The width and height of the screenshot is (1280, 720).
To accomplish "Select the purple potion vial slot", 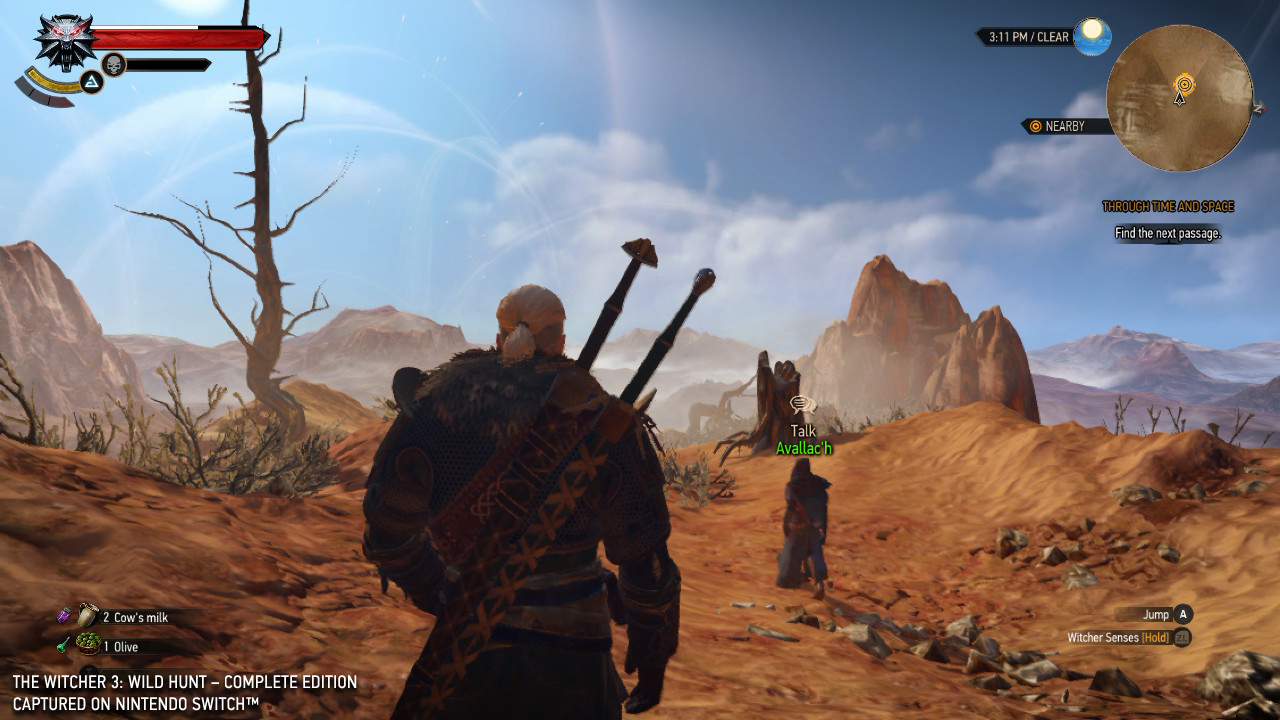I will (x=63, y=617).
